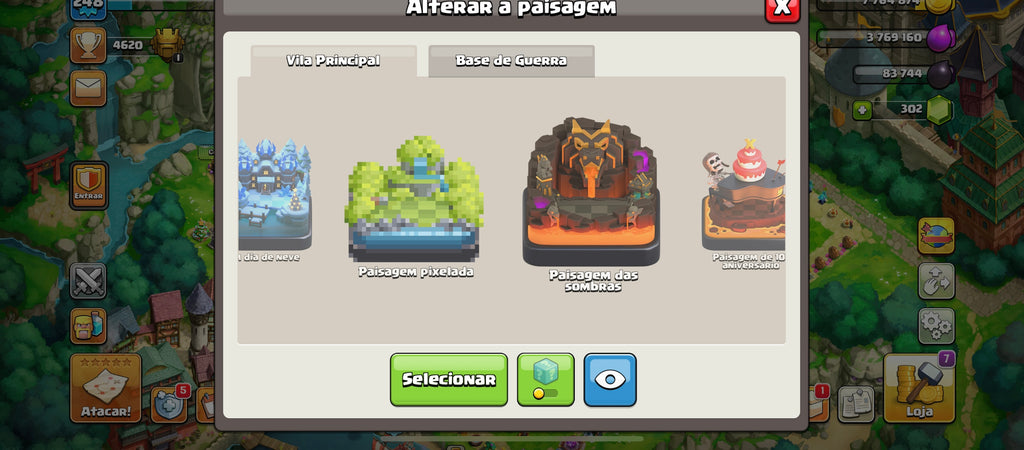Viewport: 1024px width, 450px height.
Task: Open the gear settings icon
Action: (x=936, y=325)
